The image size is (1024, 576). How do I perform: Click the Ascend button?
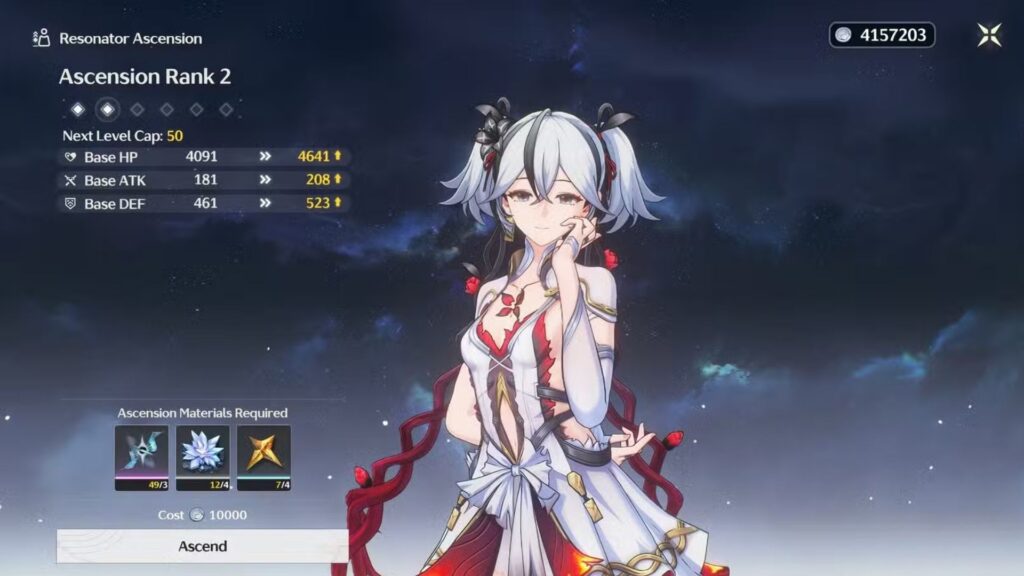point(202,546)
